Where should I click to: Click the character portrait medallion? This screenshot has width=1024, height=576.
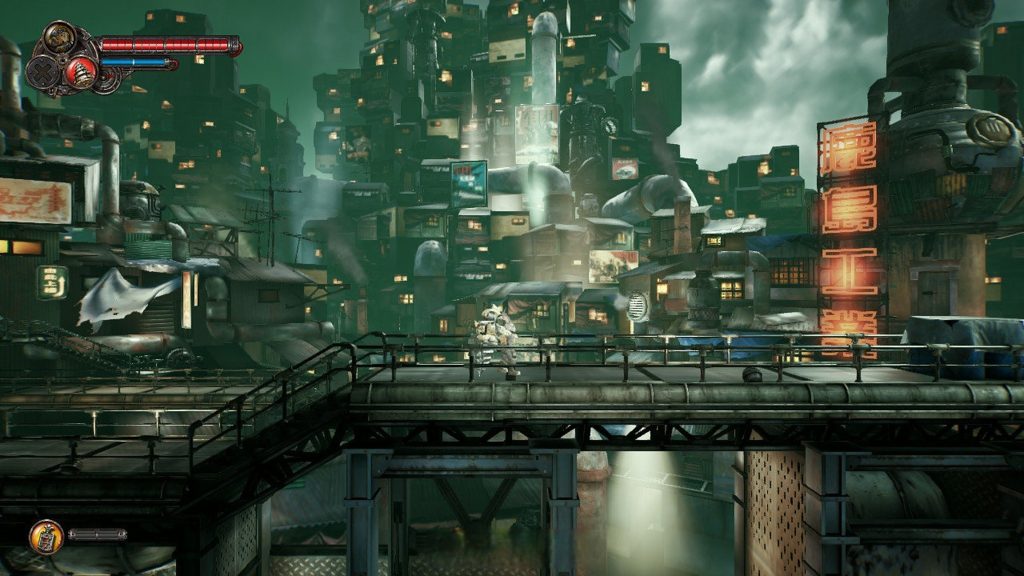(61, 39)
